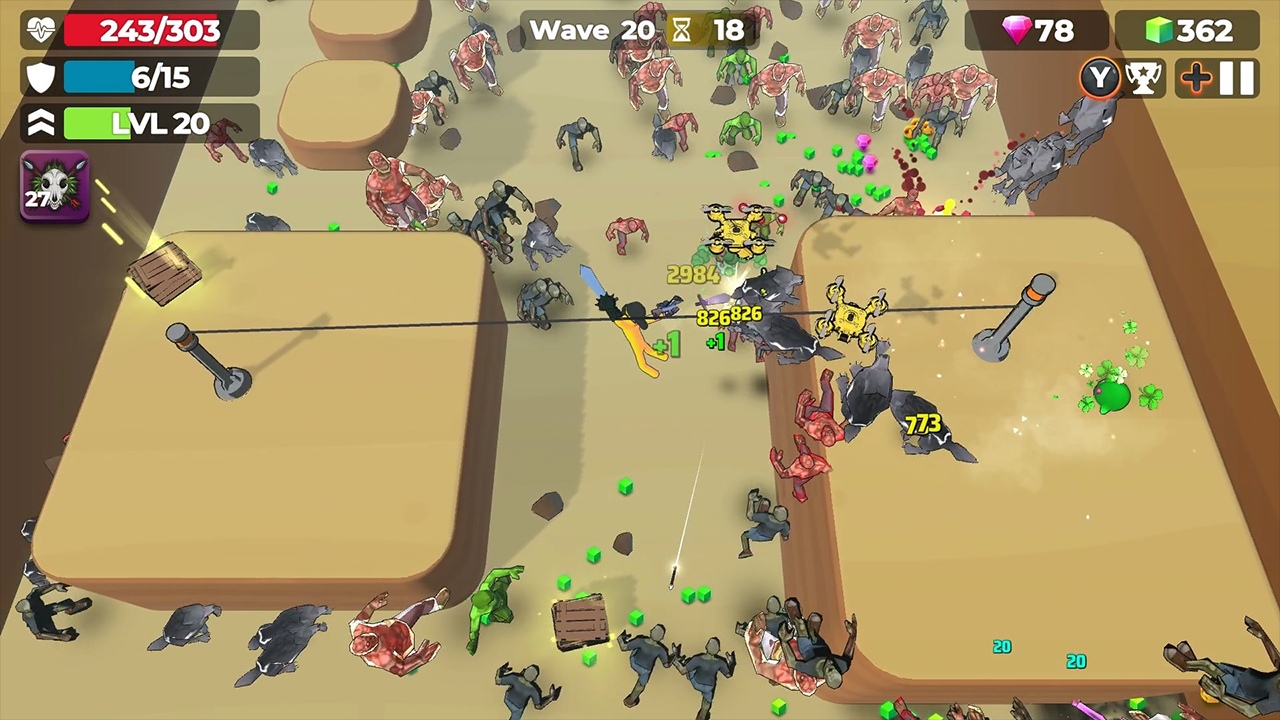Click the orange plus button
The width and height of the screenshot is (1280, 720).
pyautogui.click(x=1196, y=78)
